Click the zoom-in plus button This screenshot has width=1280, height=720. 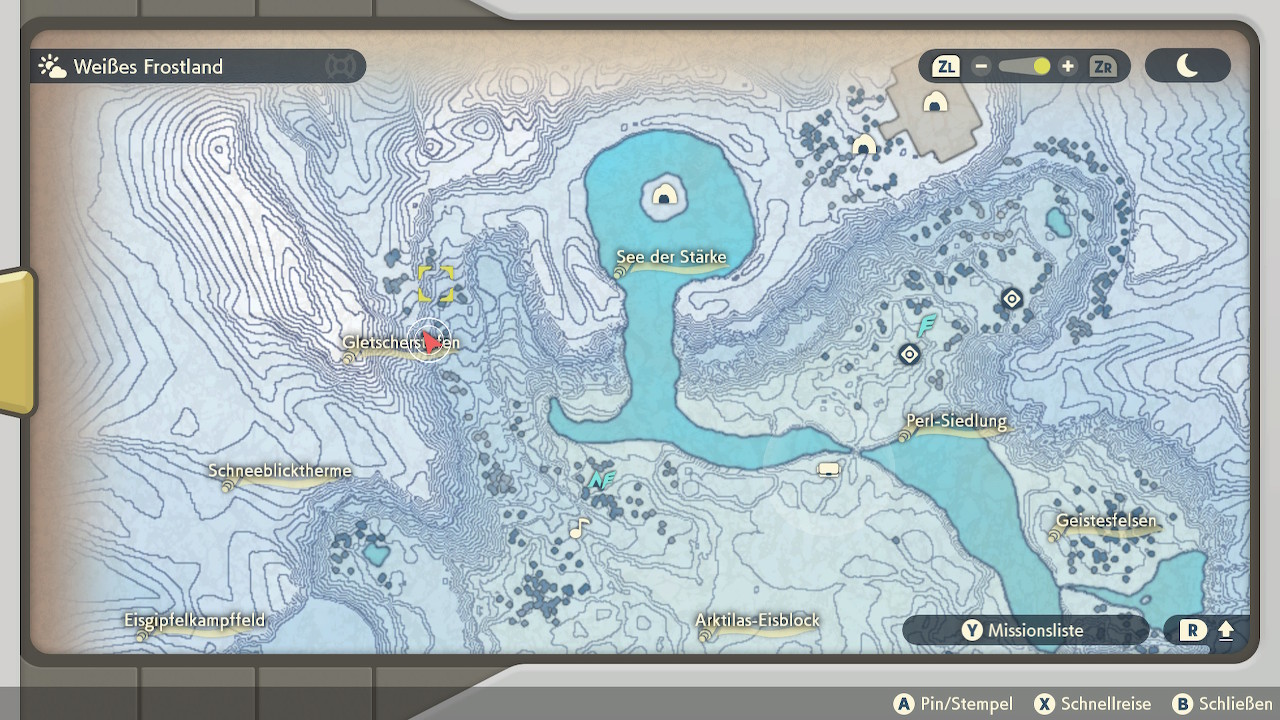point(1068,67)
